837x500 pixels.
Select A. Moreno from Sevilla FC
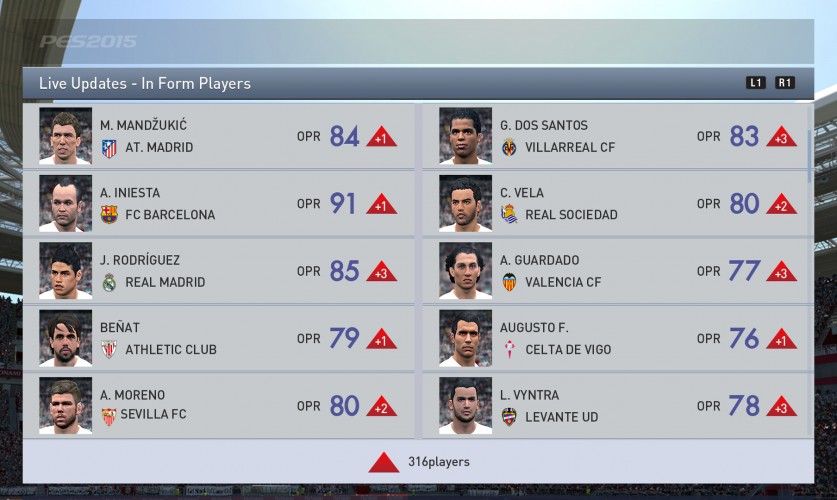pos(218,405)
